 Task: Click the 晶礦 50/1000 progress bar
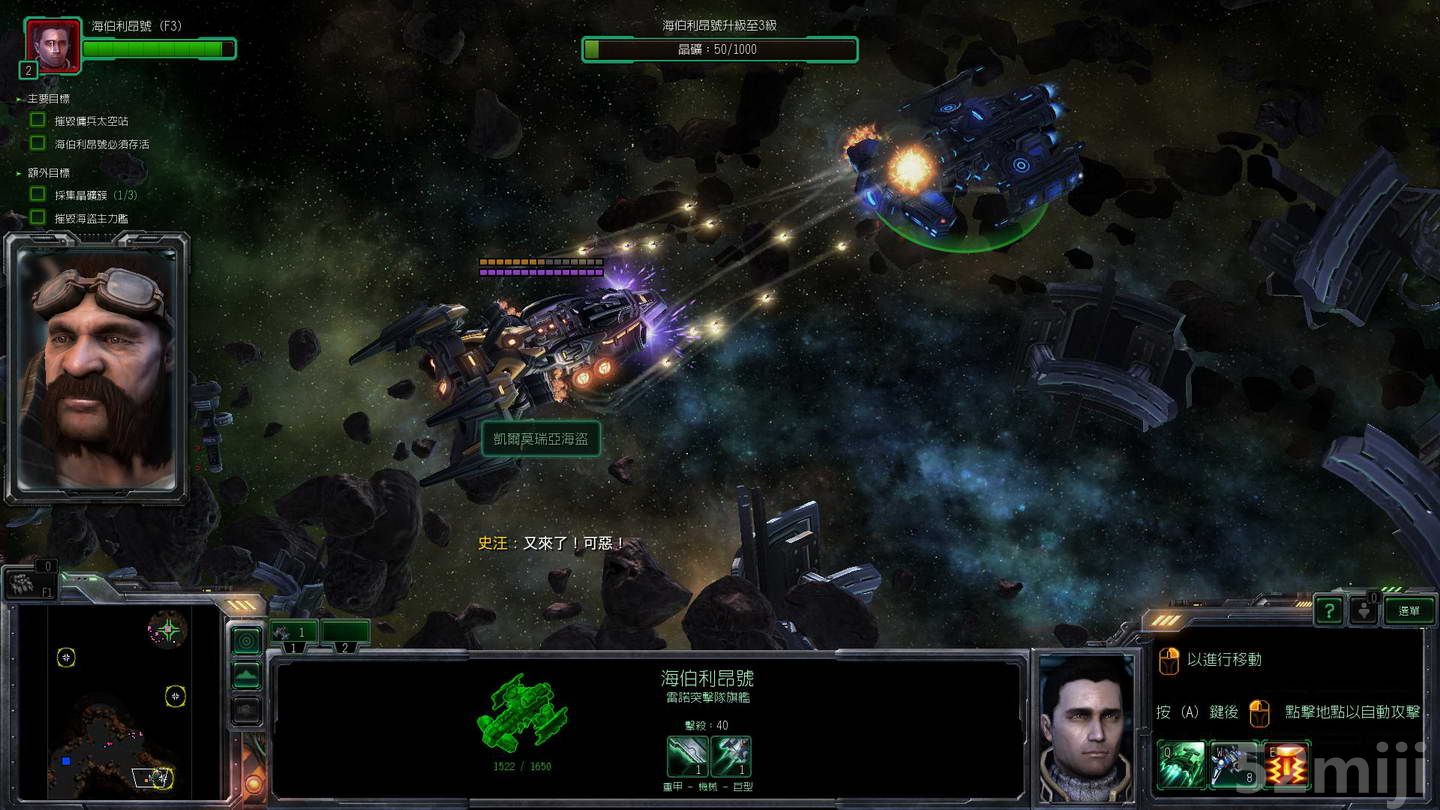pyautogui.click(x=720, y=50)
